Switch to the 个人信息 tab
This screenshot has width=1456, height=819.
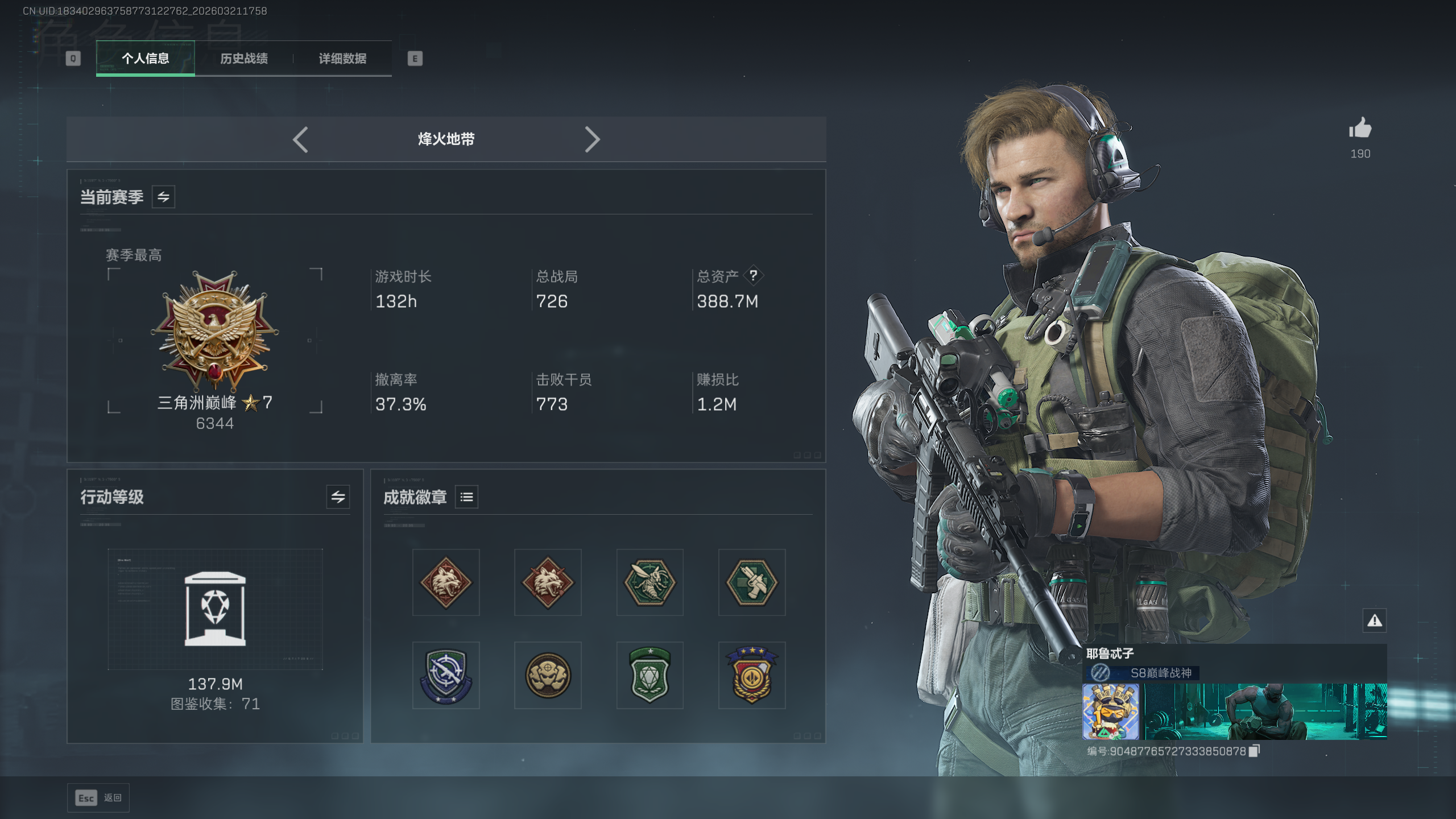pyautogui.click(x=145, y=58)
